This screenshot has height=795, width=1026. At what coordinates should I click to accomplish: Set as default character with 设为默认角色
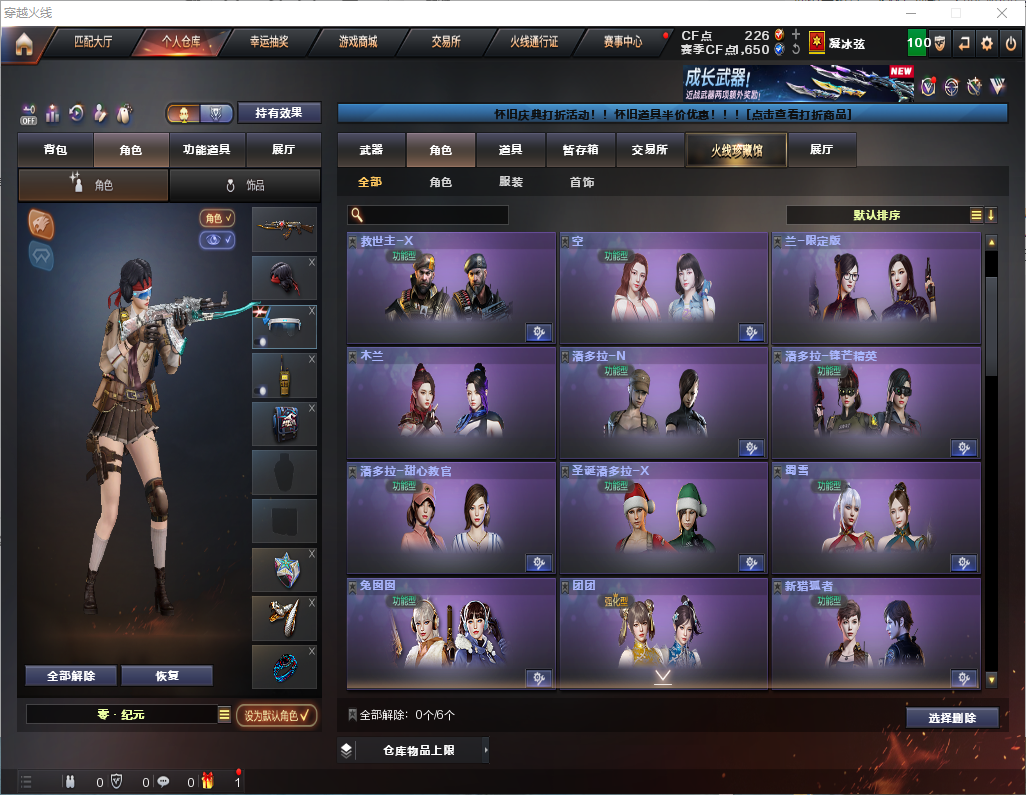tap(276, 715)
